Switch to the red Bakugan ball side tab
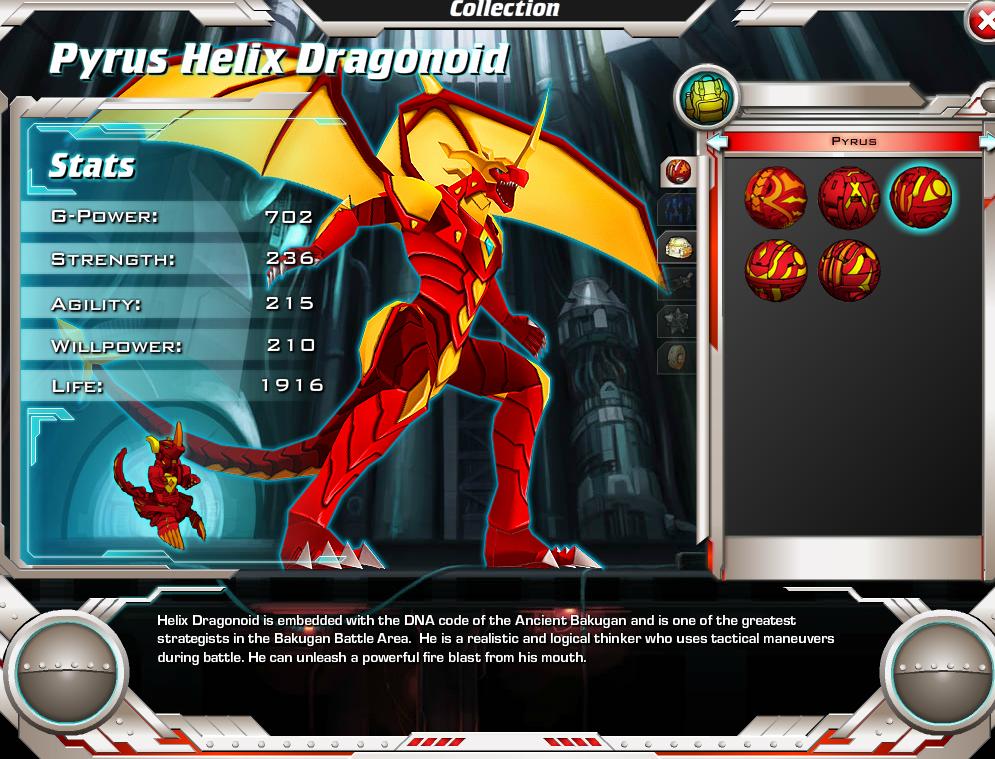Screen dimensions: 995x759 [x=678, y=171]
